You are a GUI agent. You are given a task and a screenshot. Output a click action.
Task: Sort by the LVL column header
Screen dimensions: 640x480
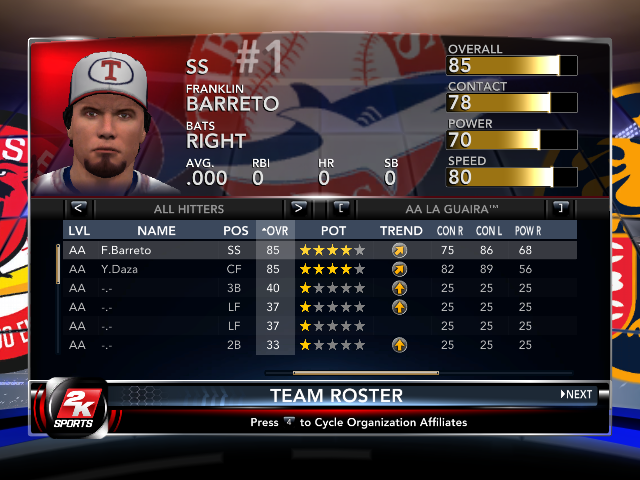[x=78, y=231]
